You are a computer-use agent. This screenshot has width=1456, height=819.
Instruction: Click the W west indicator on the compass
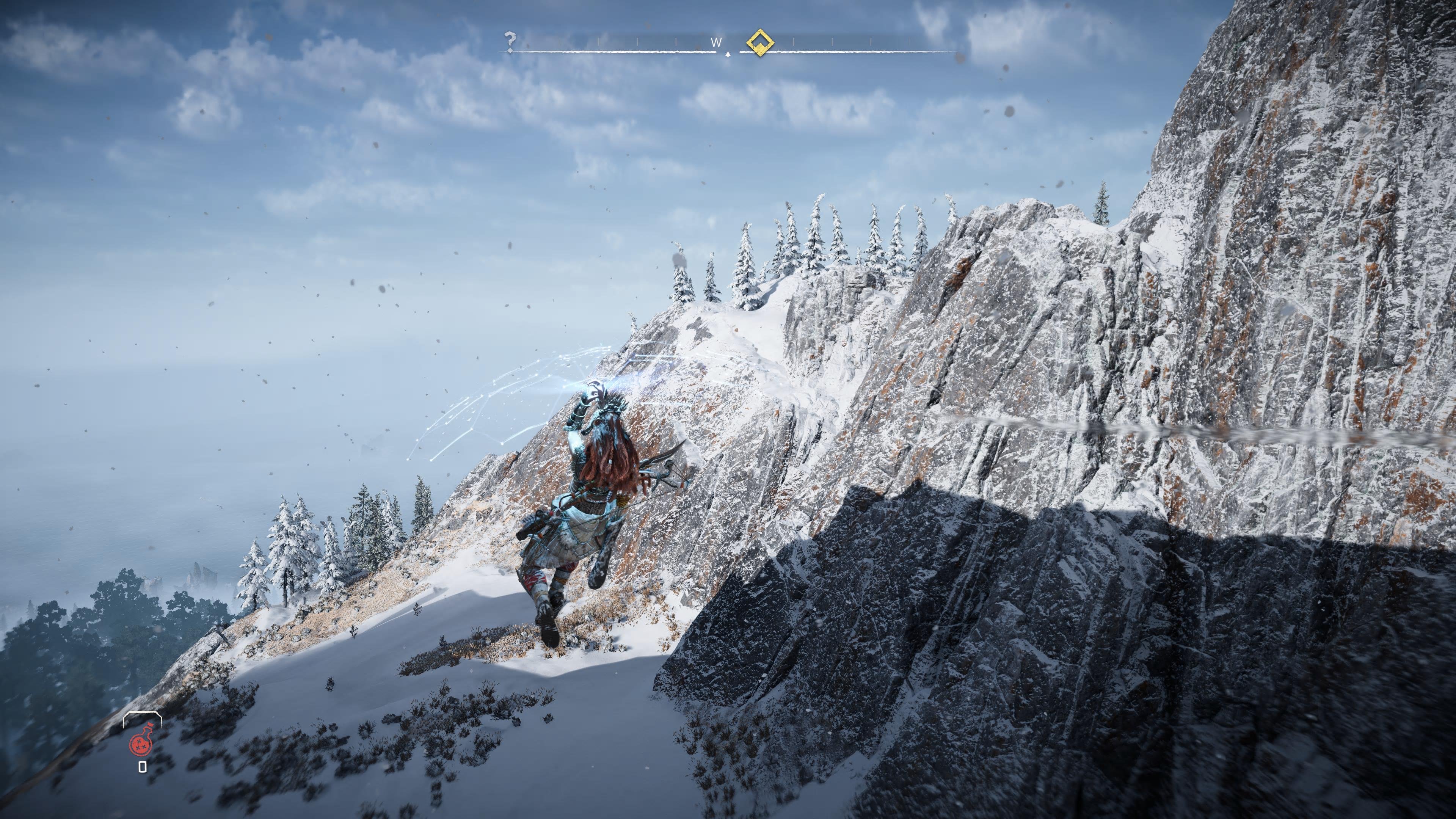715,42
